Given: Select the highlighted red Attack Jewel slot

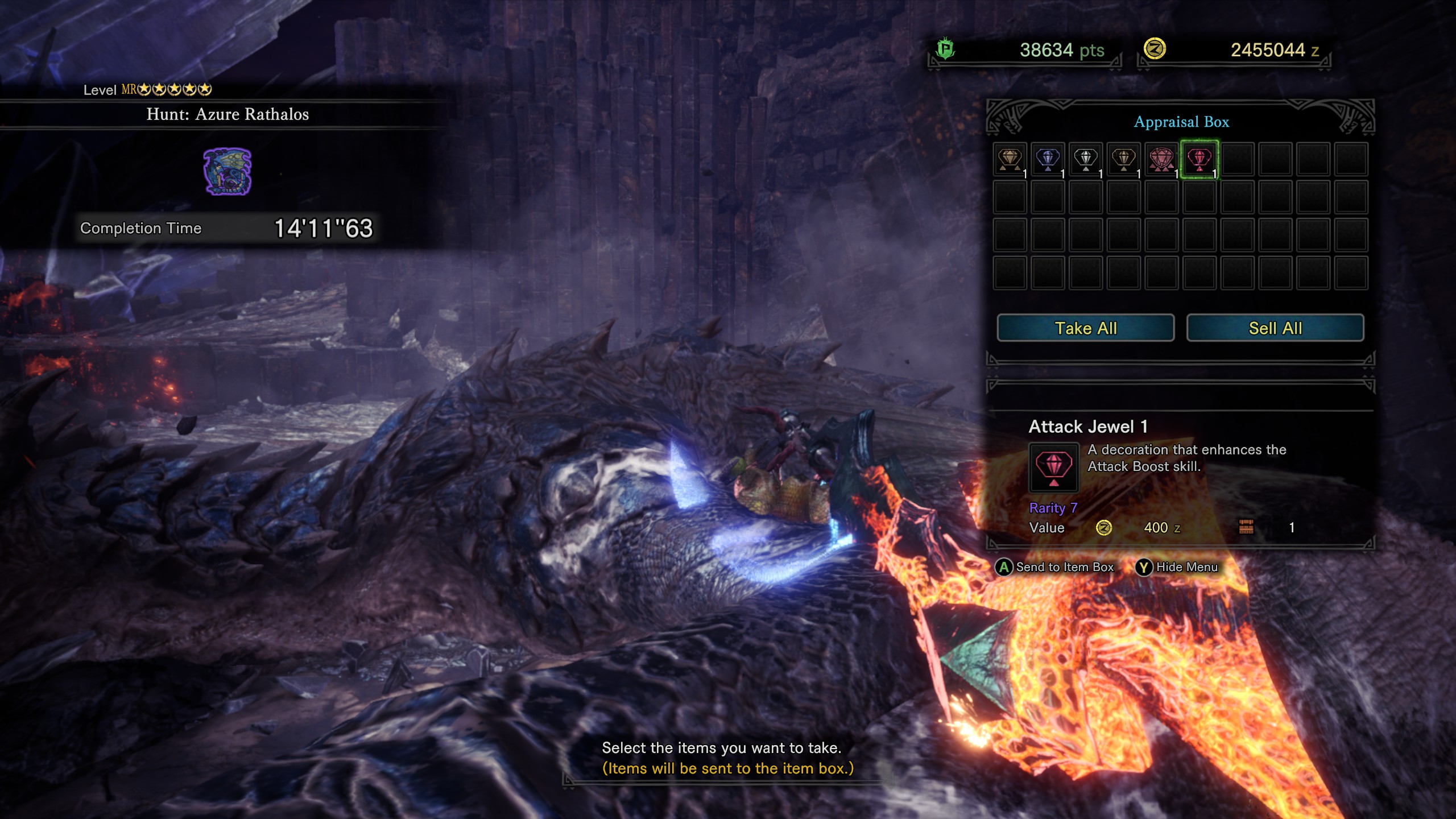Looking at the screenshot, I should pyautogui.click(x=1199, y=159).
